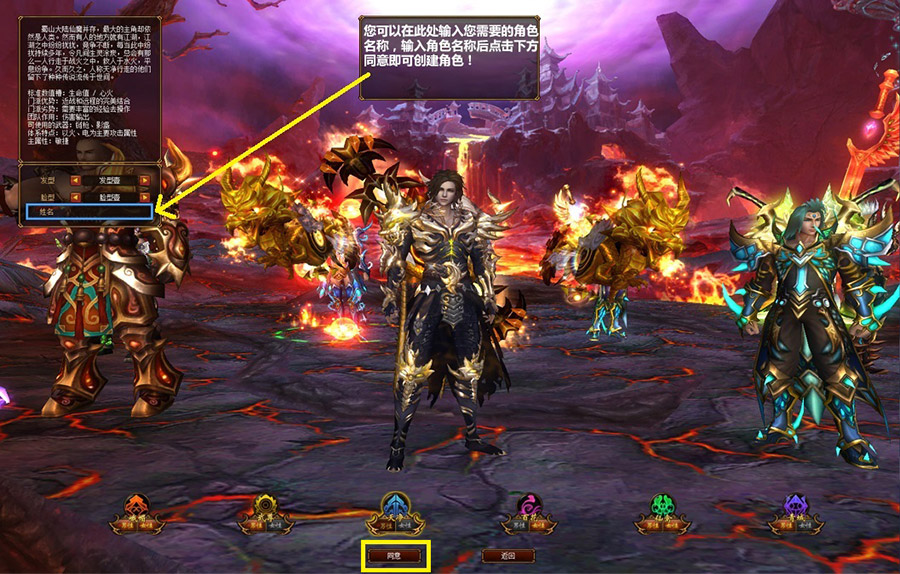This screenshot has width=900, height=574.
Task: Switch to the previous 脸型 face type
Action: click(x=75, y=197)
